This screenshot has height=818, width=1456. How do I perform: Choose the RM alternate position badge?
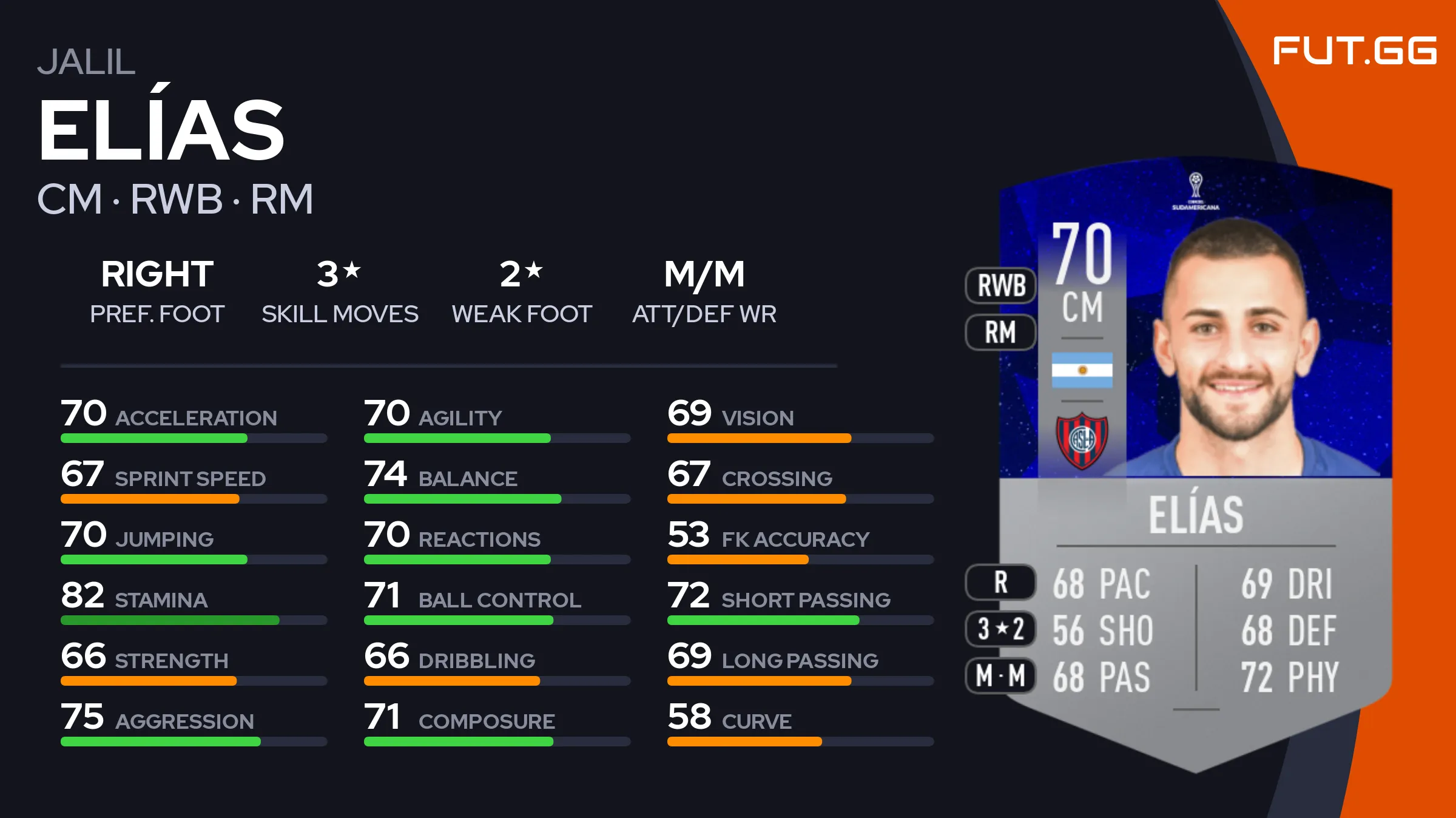(1000, 333)
